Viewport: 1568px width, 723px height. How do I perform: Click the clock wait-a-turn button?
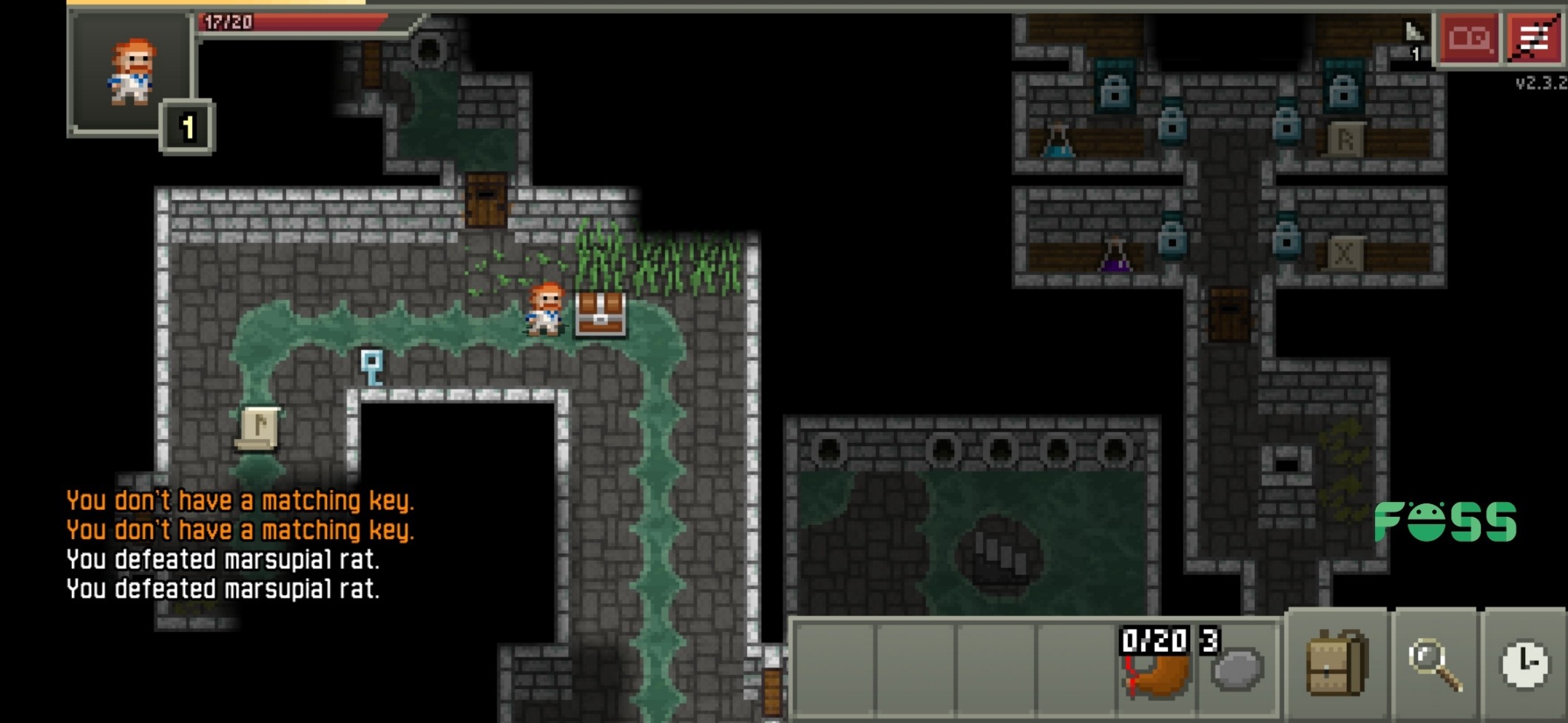point(1524,665)
